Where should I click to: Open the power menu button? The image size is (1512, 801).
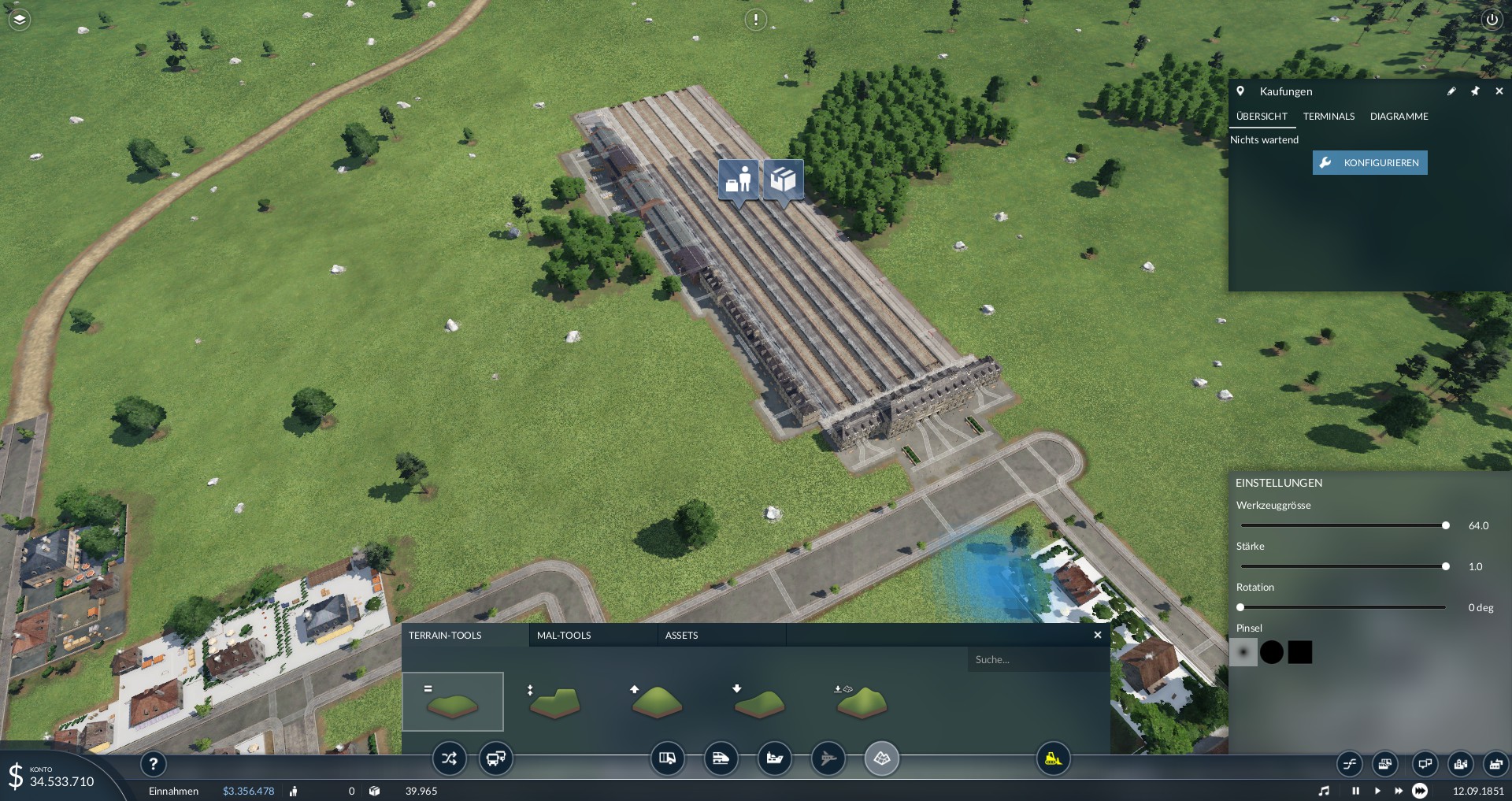point(1492,20)
